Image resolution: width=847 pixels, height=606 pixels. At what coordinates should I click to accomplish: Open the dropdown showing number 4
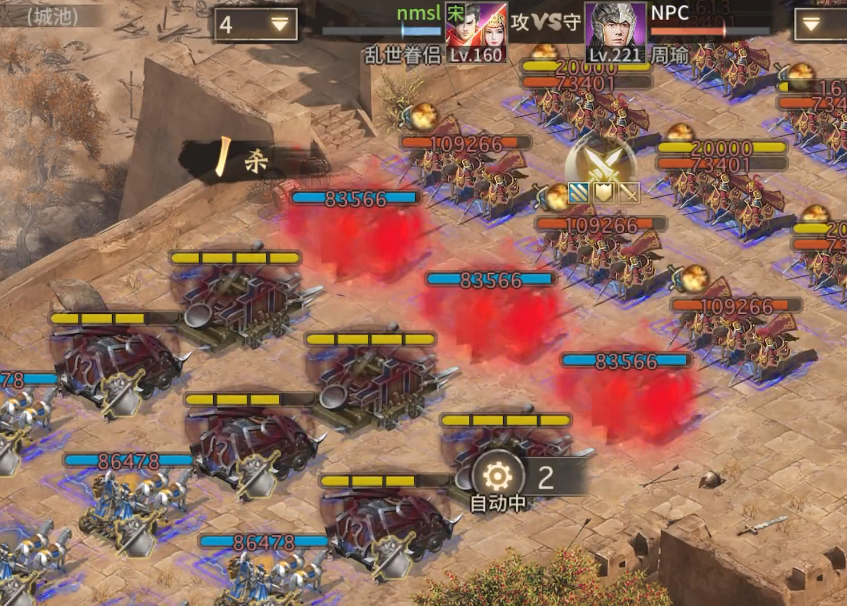pos(255,24)
